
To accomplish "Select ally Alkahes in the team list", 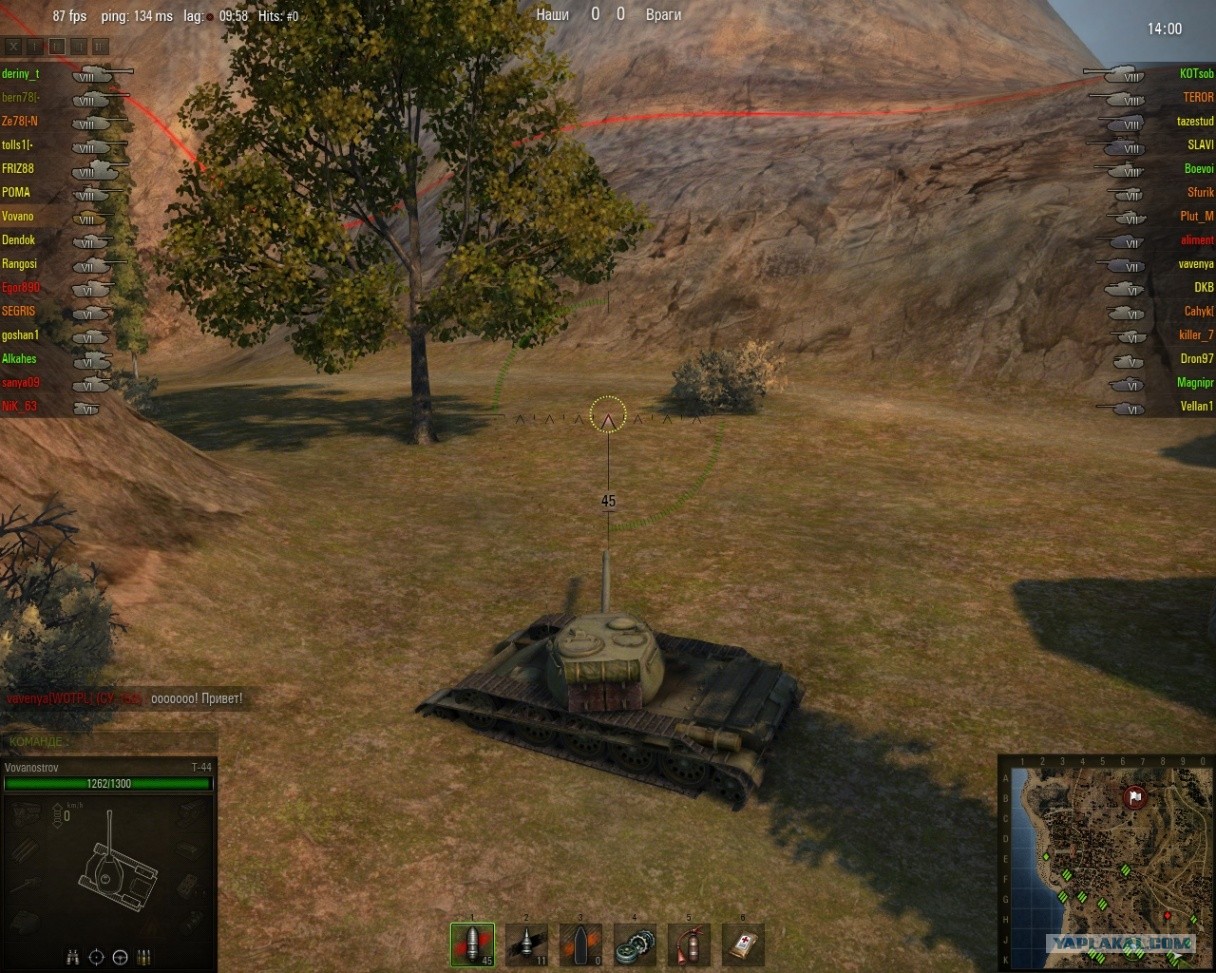I will (x=19, y=359).
